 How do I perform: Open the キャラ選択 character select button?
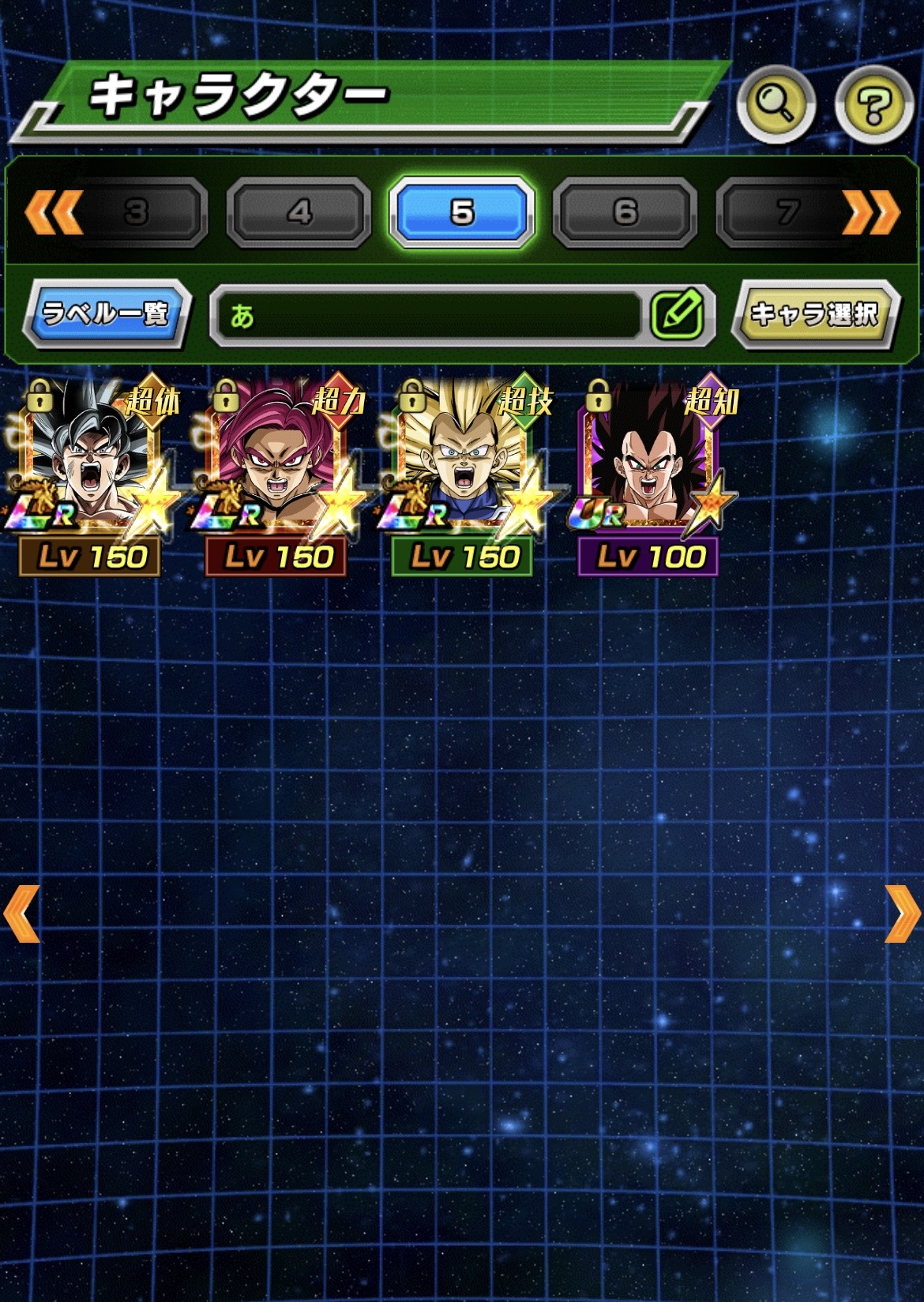point(814,314)
